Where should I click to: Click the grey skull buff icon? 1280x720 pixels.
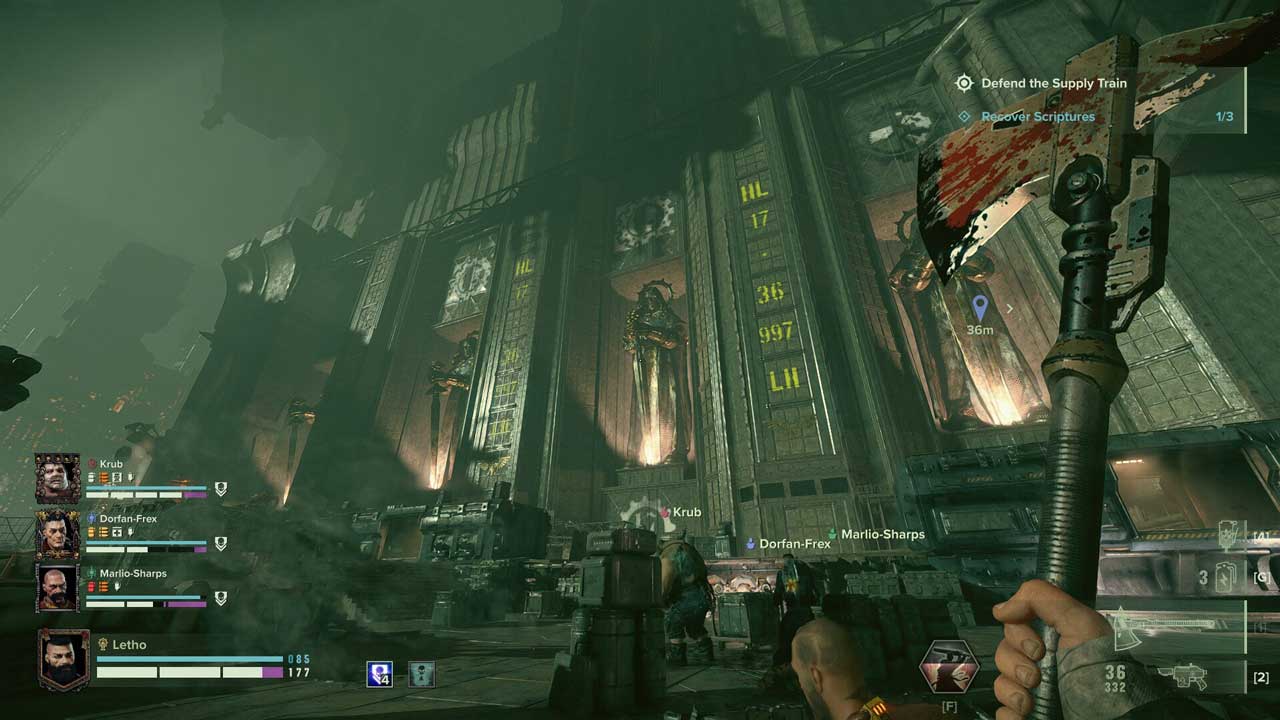click(x=421, y=674)
